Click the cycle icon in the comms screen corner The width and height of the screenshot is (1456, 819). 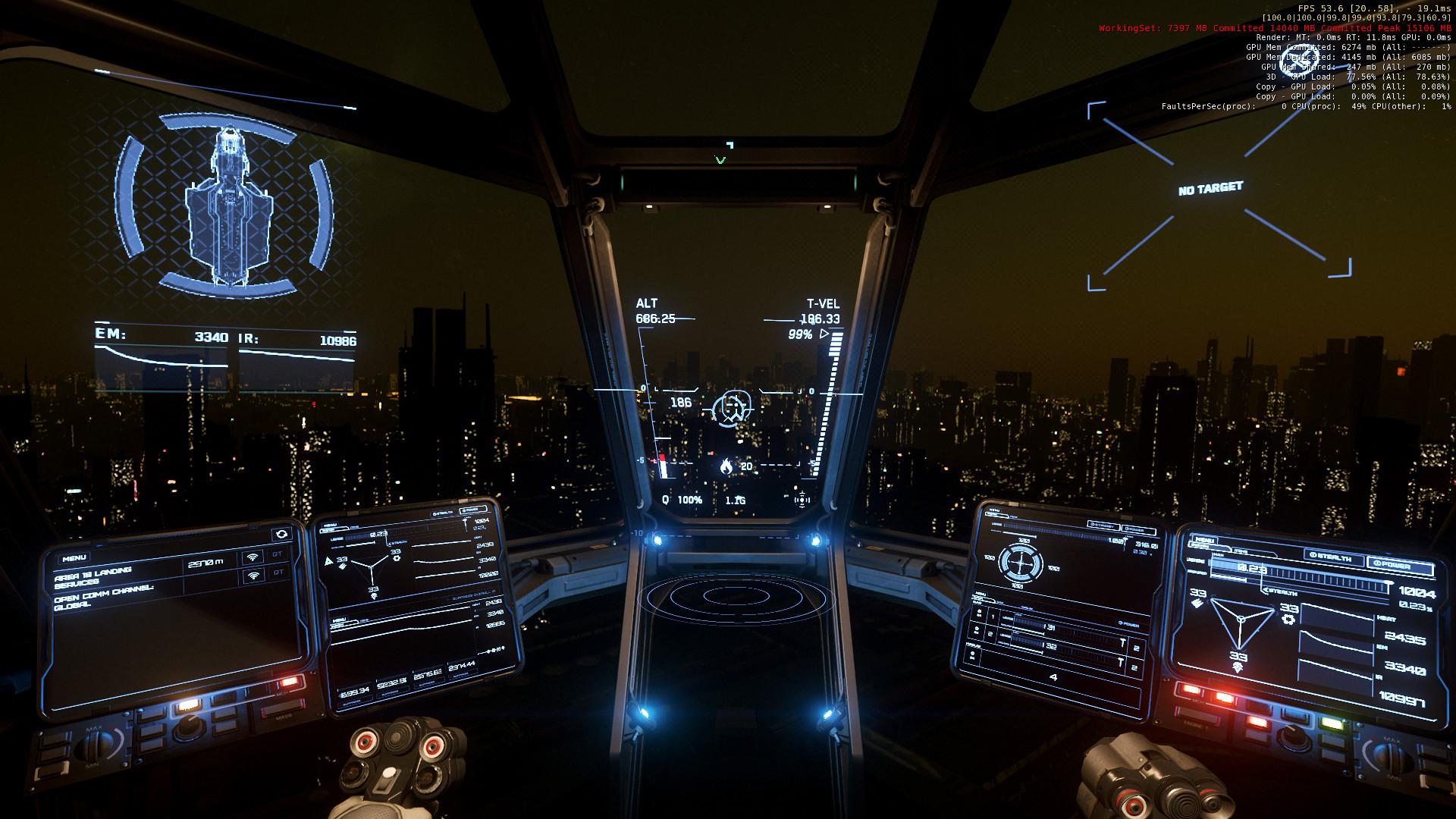tap(281, 534)
